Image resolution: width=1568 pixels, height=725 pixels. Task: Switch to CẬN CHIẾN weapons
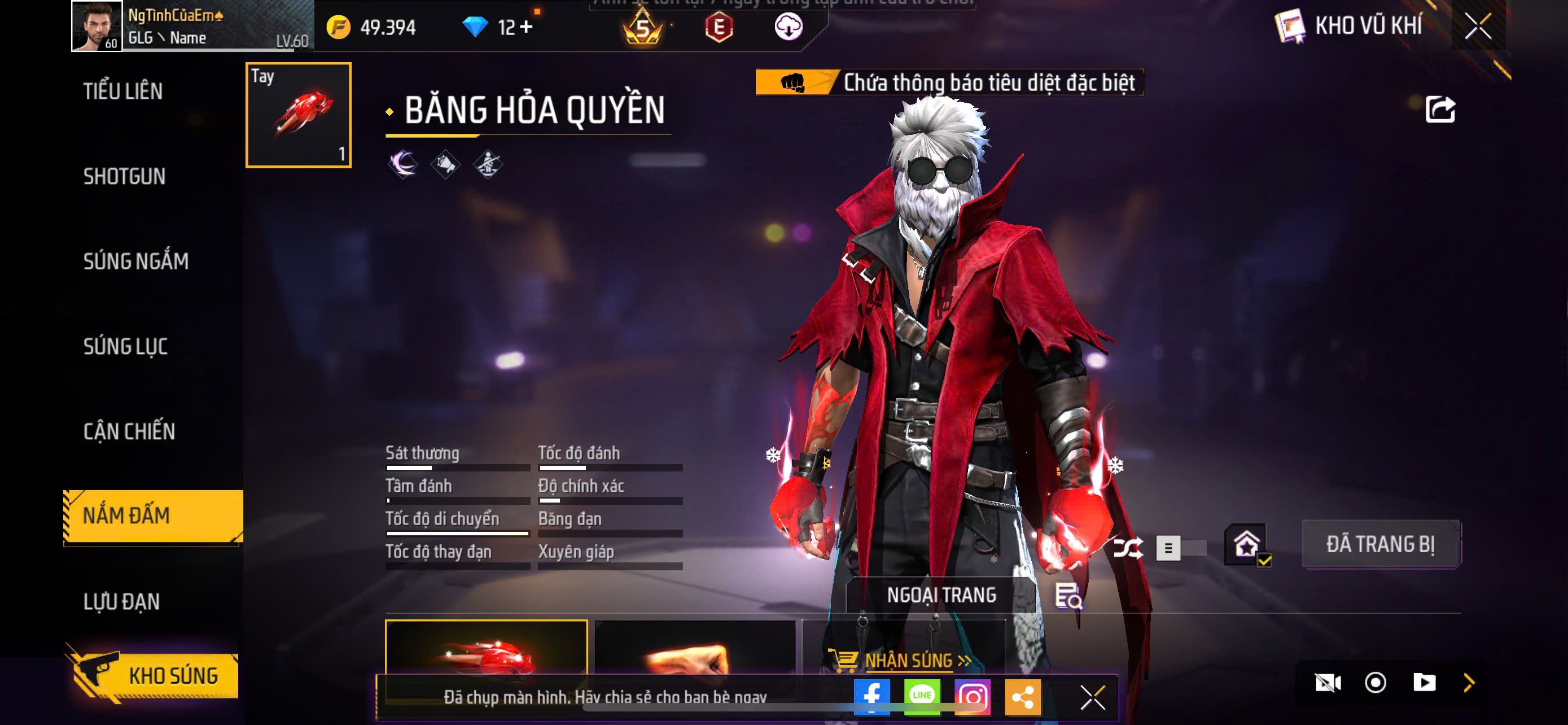tap(129, 431)
